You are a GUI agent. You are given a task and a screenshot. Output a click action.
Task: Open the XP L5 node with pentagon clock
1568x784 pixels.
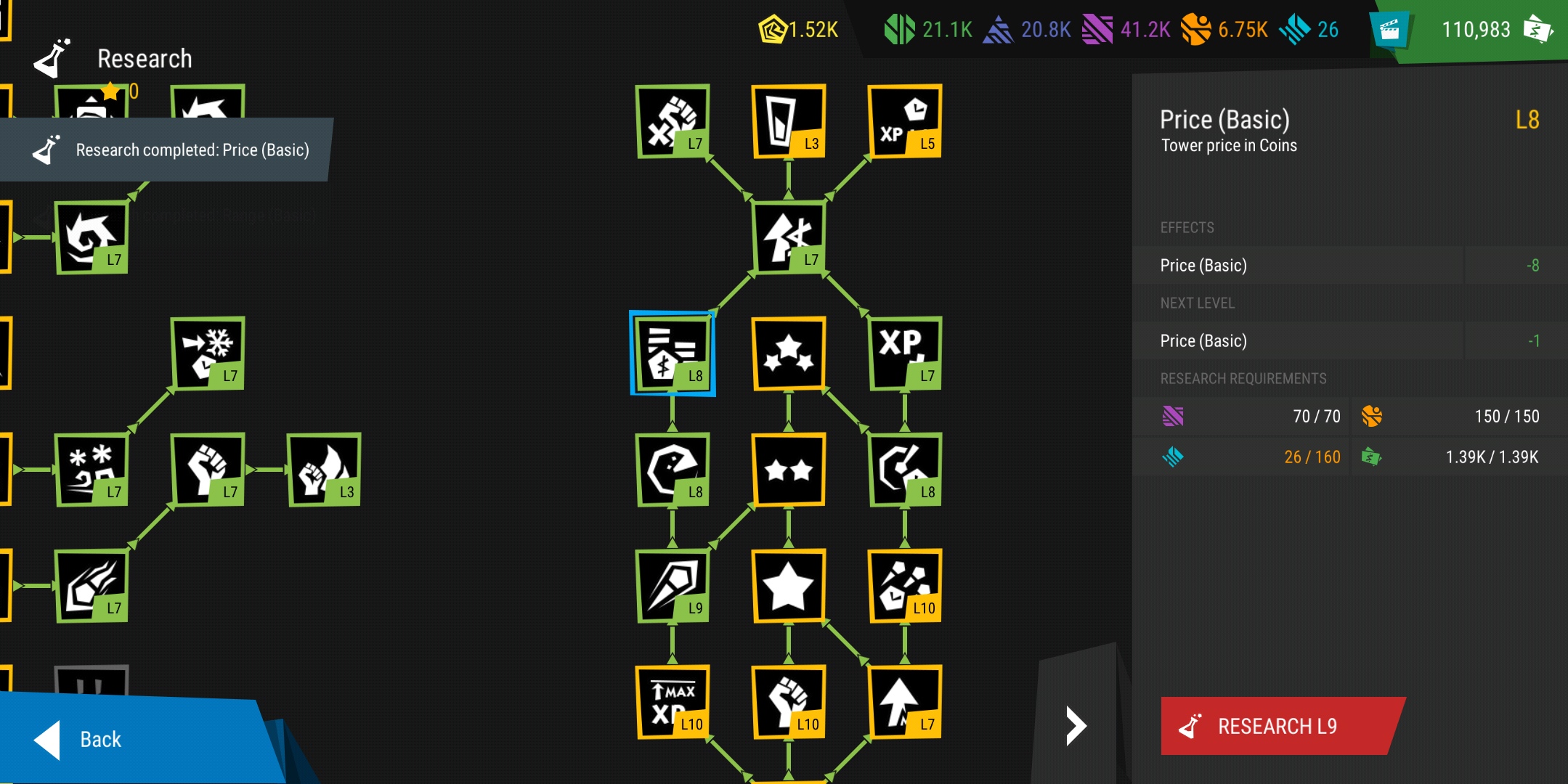(x=905, y=121)
